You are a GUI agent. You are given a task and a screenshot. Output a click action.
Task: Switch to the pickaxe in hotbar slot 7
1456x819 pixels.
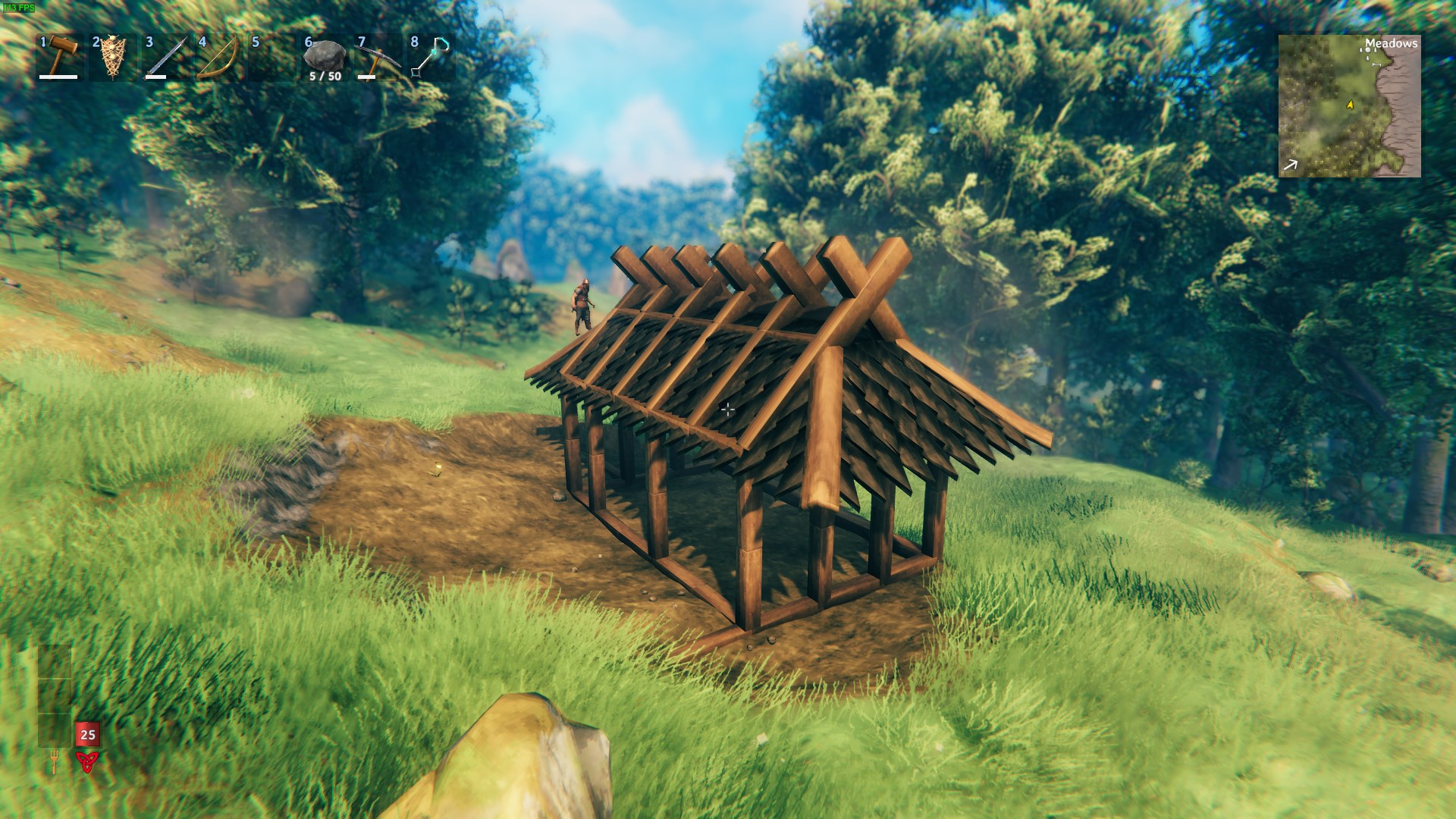[x=378, y=57]
